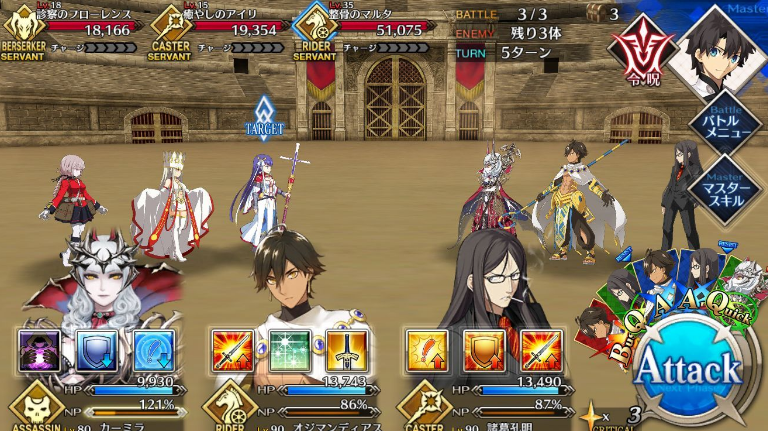Activate Zhuge Liang's orange shield-up skill
This screenshot has height=431, width=768.
[x=484, y=350]
